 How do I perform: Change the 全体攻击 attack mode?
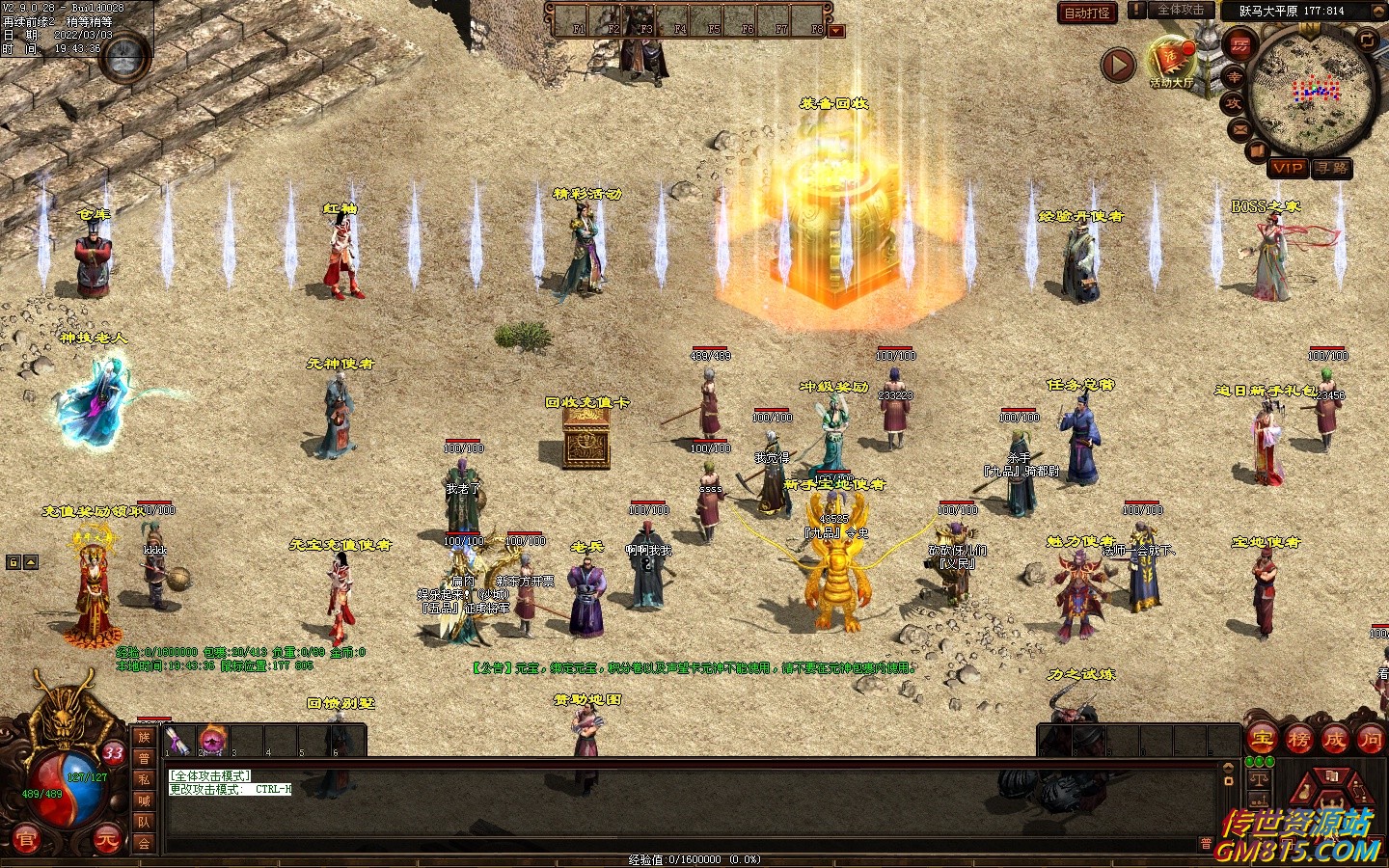pyautogui.click(x=1180, y=11)
